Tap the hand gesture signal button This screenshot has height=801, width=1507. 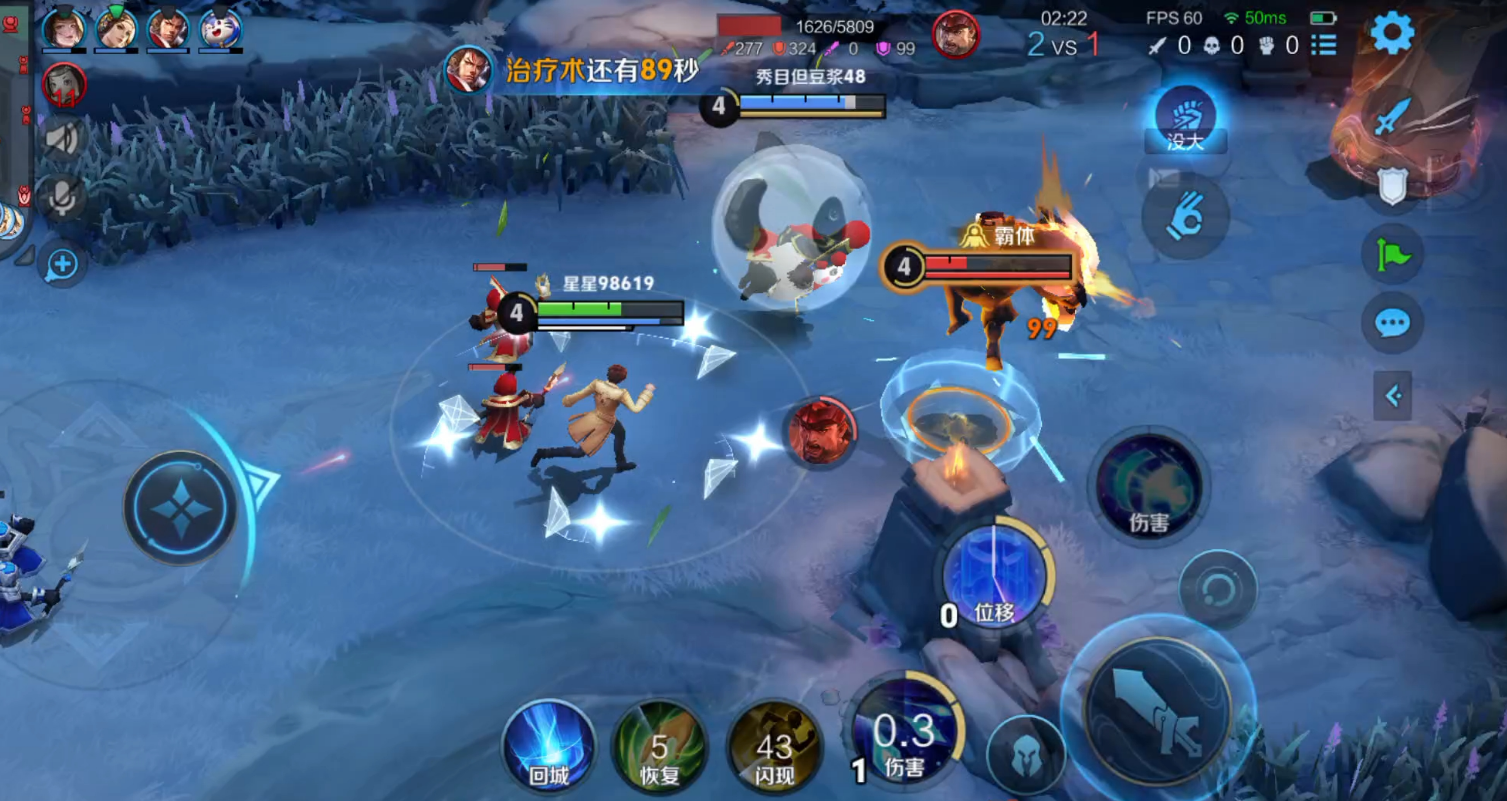coord(1185,215)
